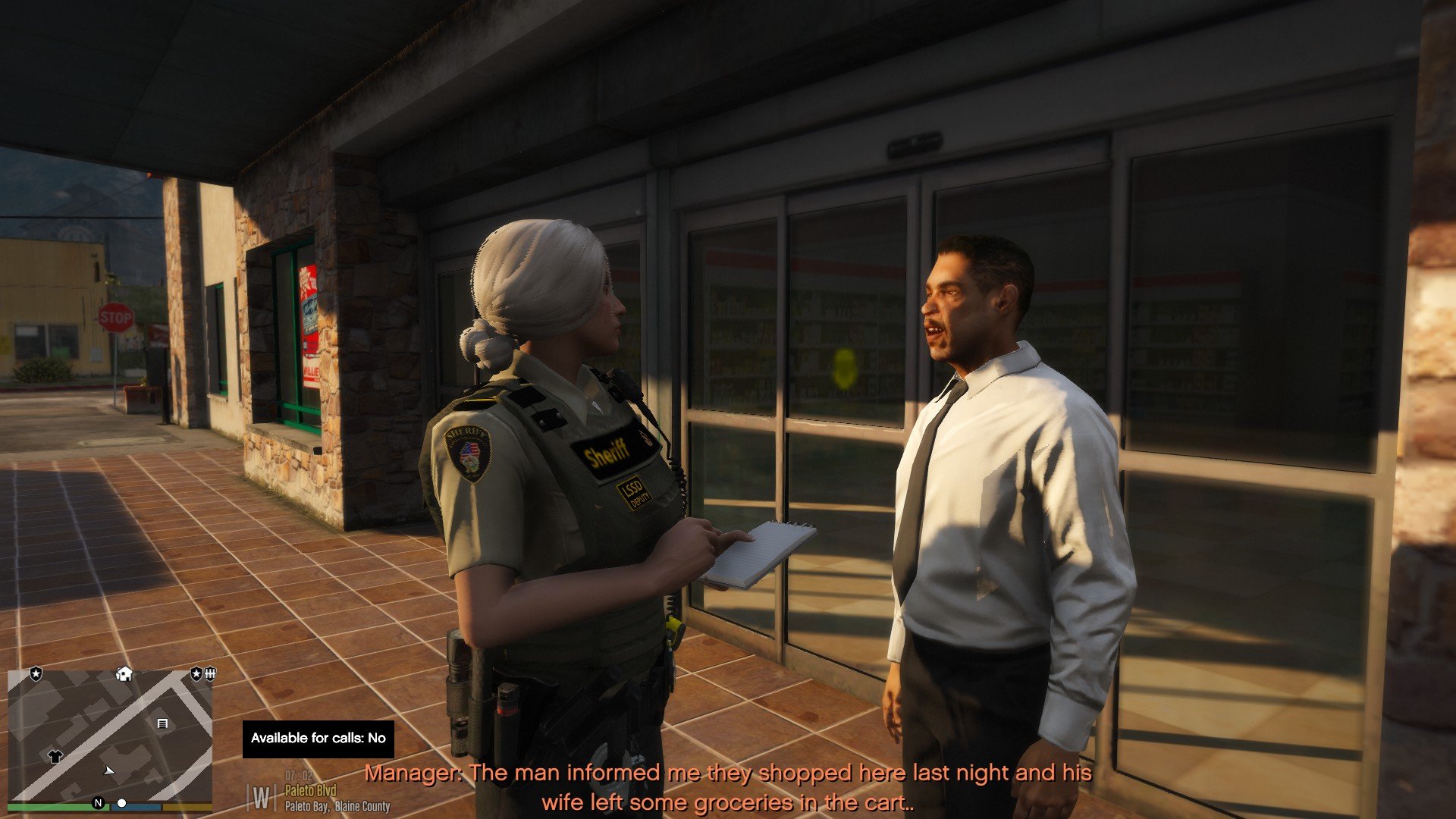Image resolution: width=1456 pixels, height=819 pixels.
Task: Select the white player arrow on the minimap
Action: [109, 770]
